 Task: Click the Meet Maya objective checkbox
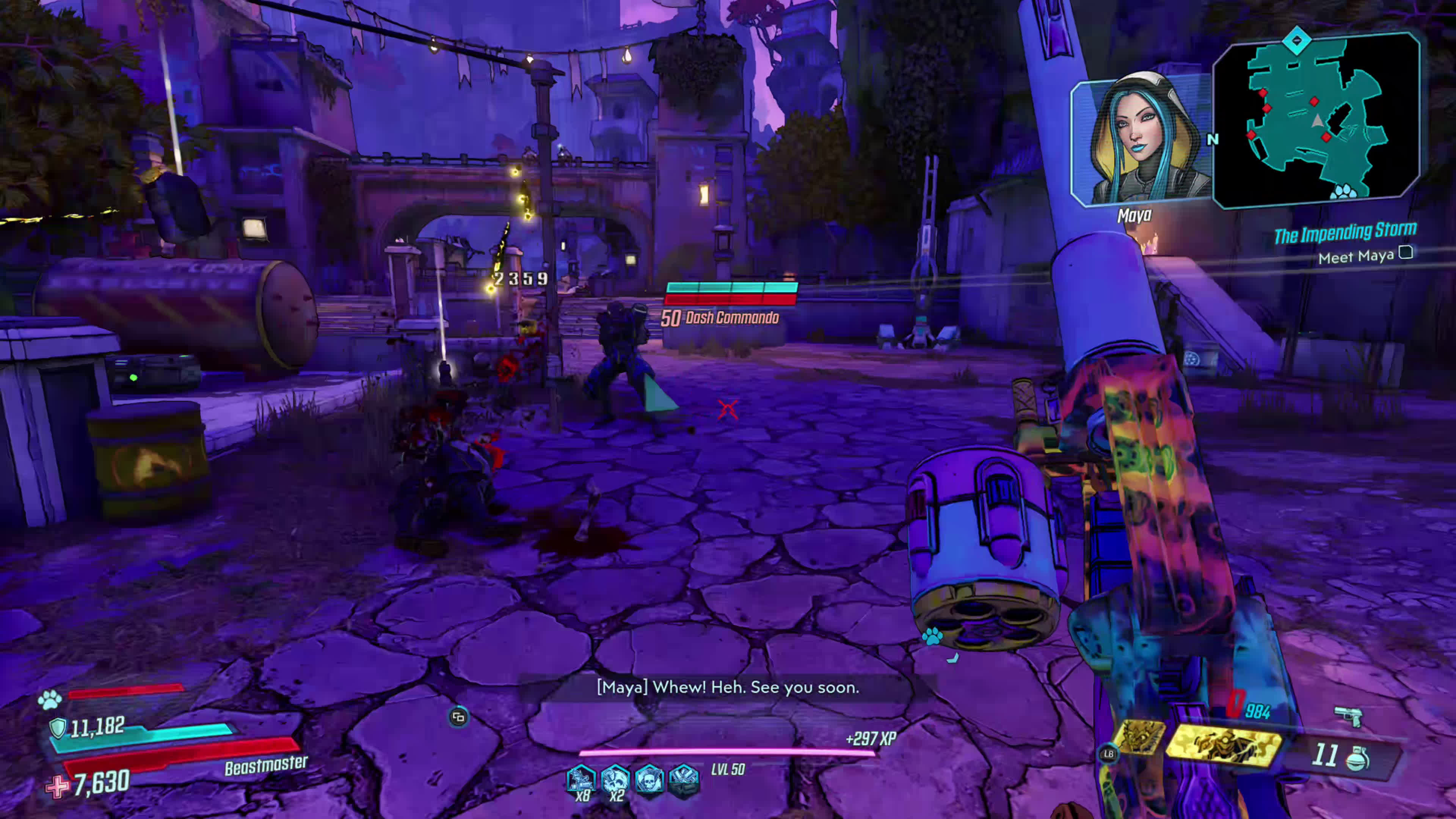[1406, 253]
